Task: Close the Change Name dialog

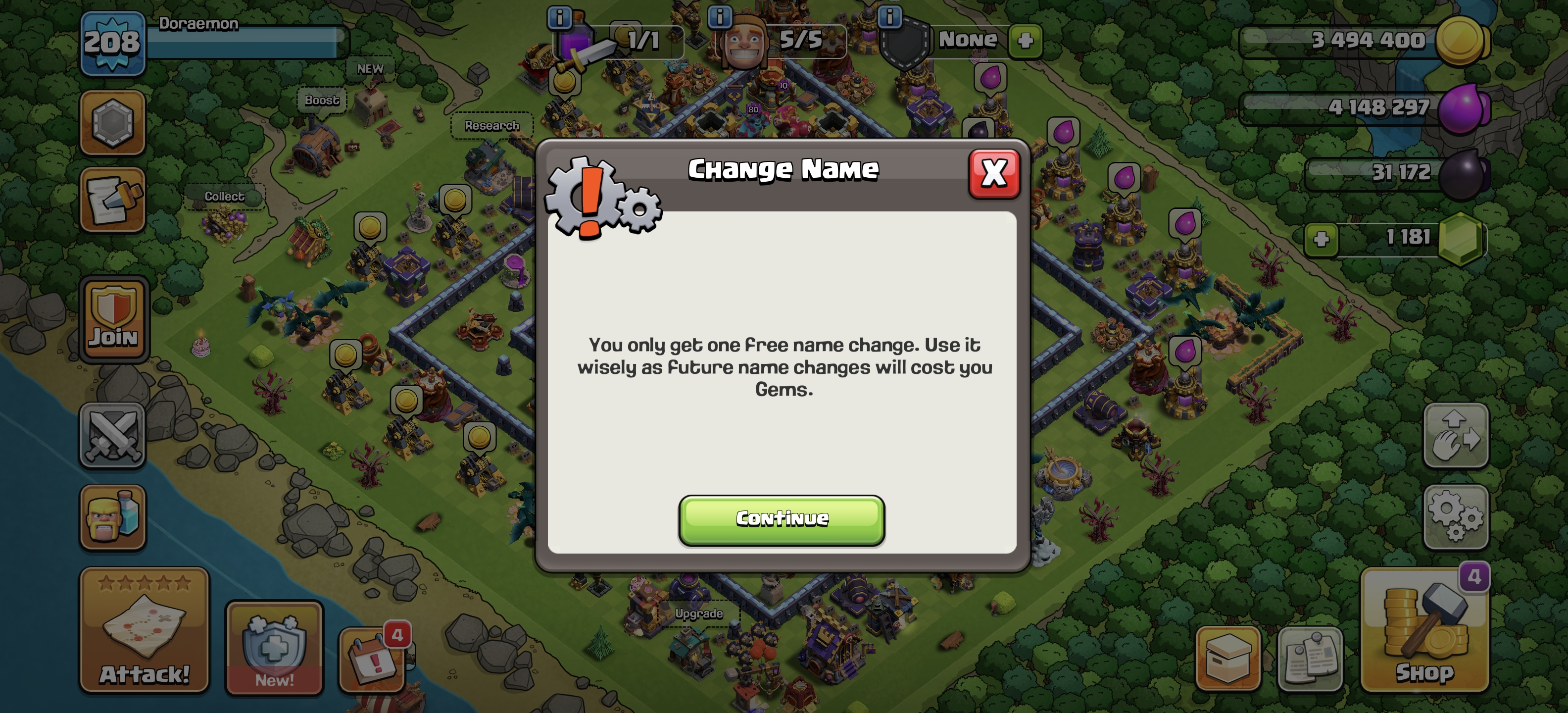Action: click(993, 174)
